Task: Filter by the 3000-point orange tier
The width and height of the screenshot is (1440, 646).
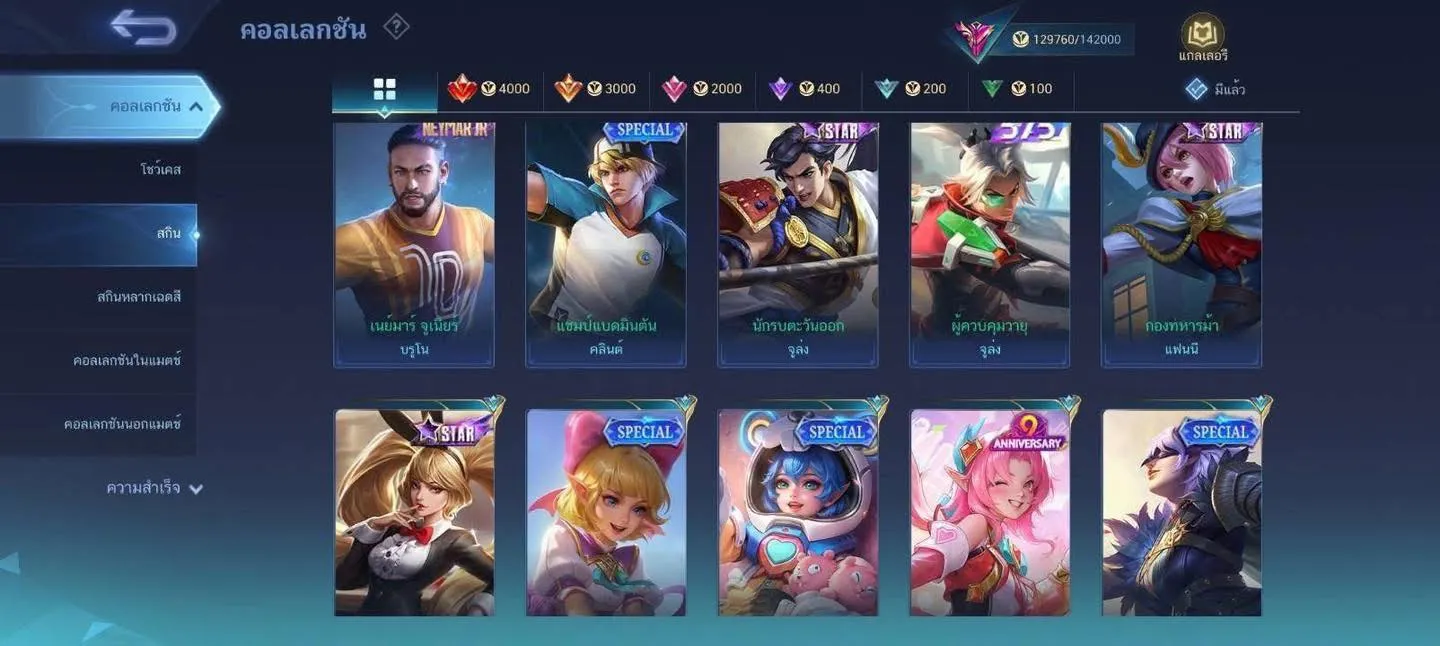Action: tap(596, 89)
